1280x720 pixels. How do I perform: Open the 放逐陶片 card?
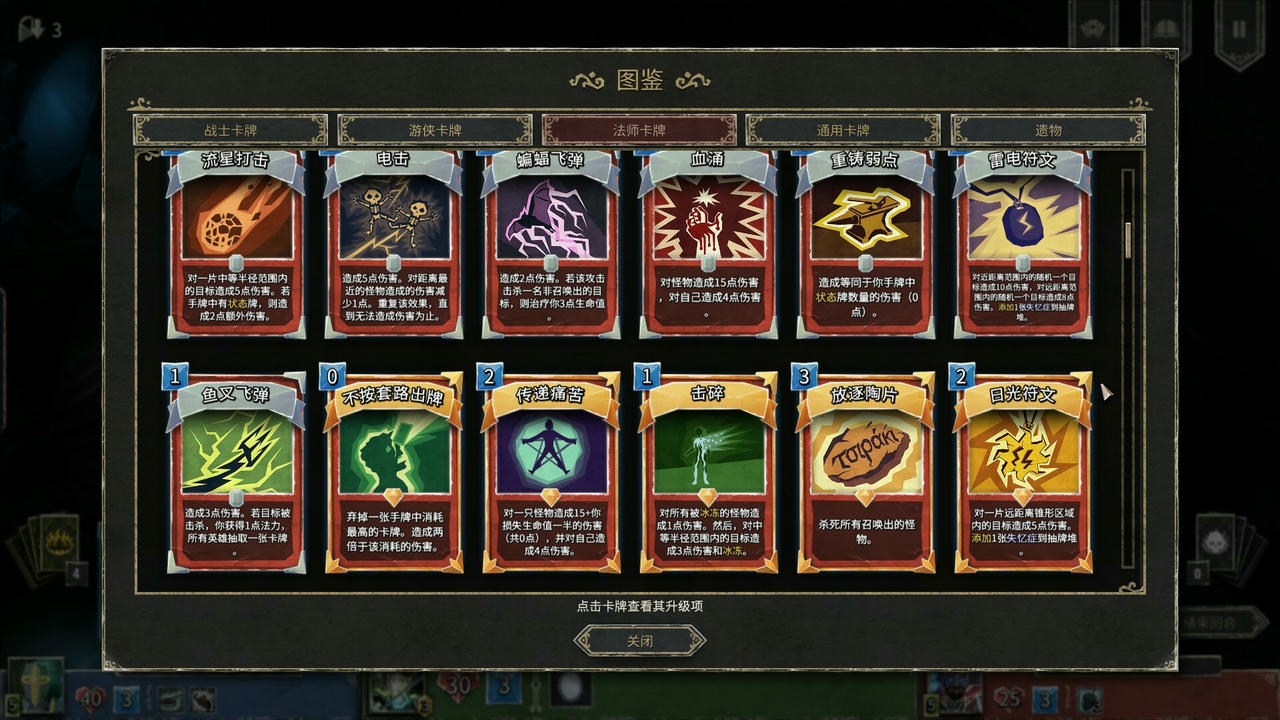[x=865, y=470]
